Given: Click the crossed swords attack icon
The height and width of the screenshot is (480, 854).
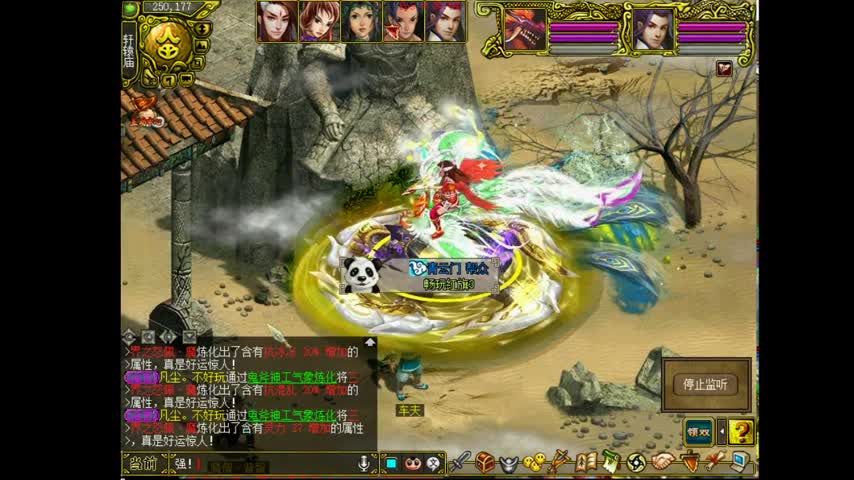Looking at the screenshot, I should click(460, 462).
